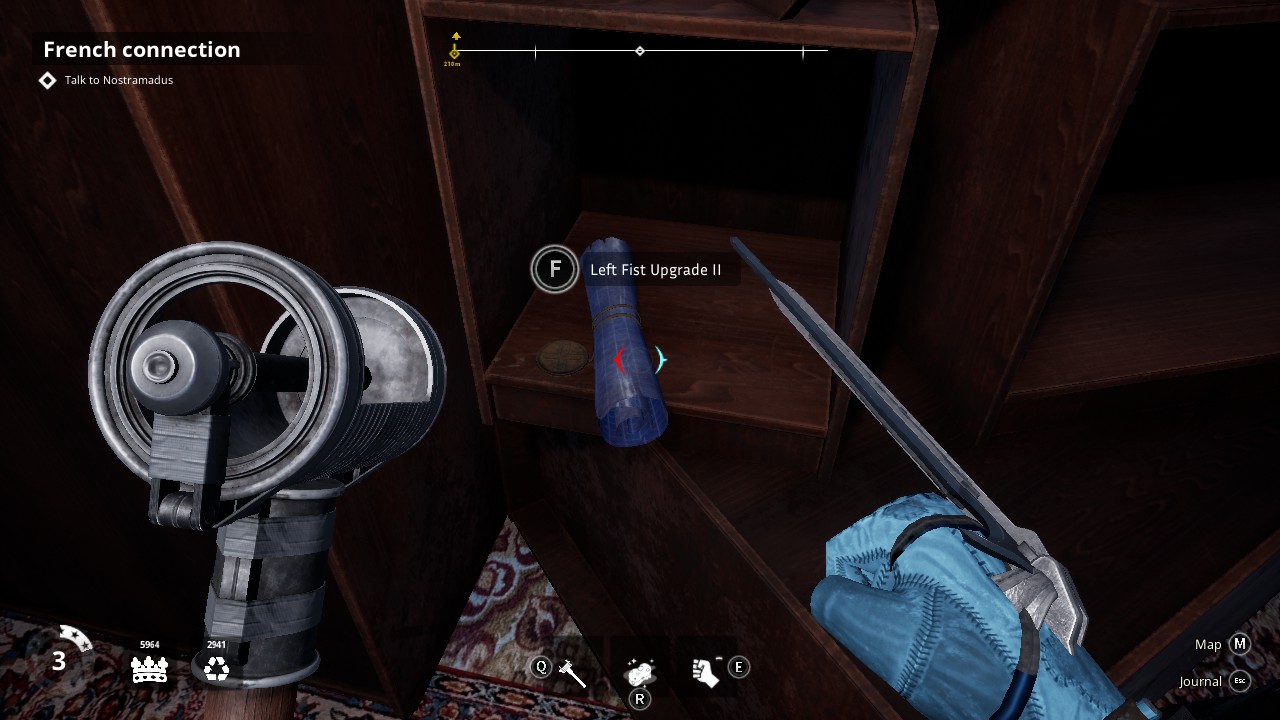
Task: Activate the hammer weapon icon
Action: pyautogui.click(x=573, y=672)
